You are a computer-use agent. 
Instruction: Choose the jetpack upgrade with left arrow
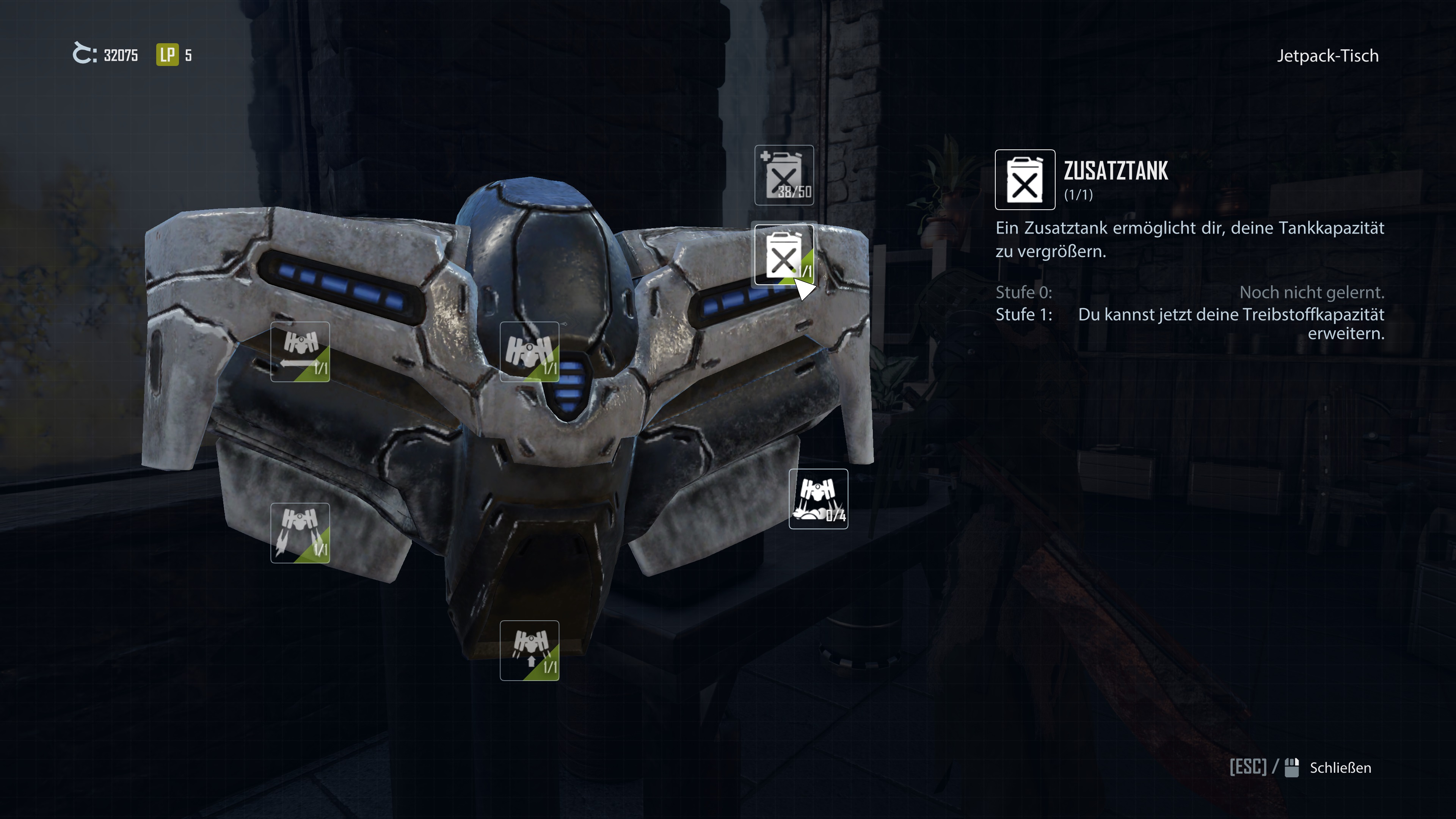pyautogui.click(x=300, y=351)
